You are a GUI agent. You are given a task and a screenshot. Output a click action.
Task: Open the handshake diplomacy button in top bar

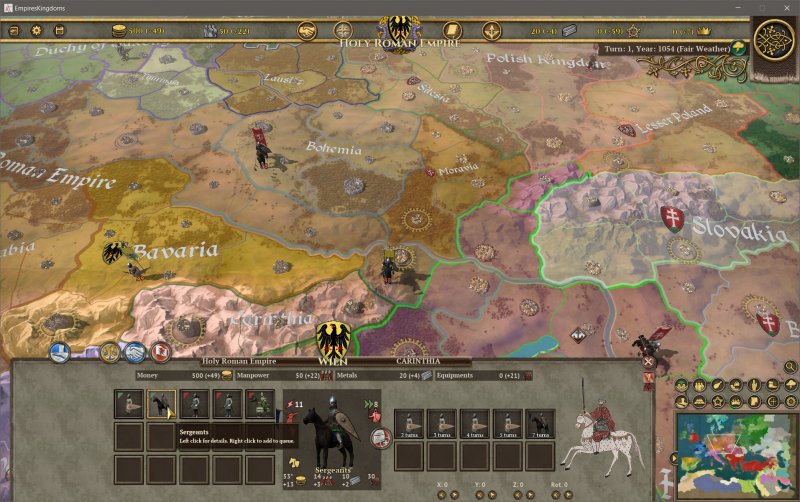pos(306,31)
